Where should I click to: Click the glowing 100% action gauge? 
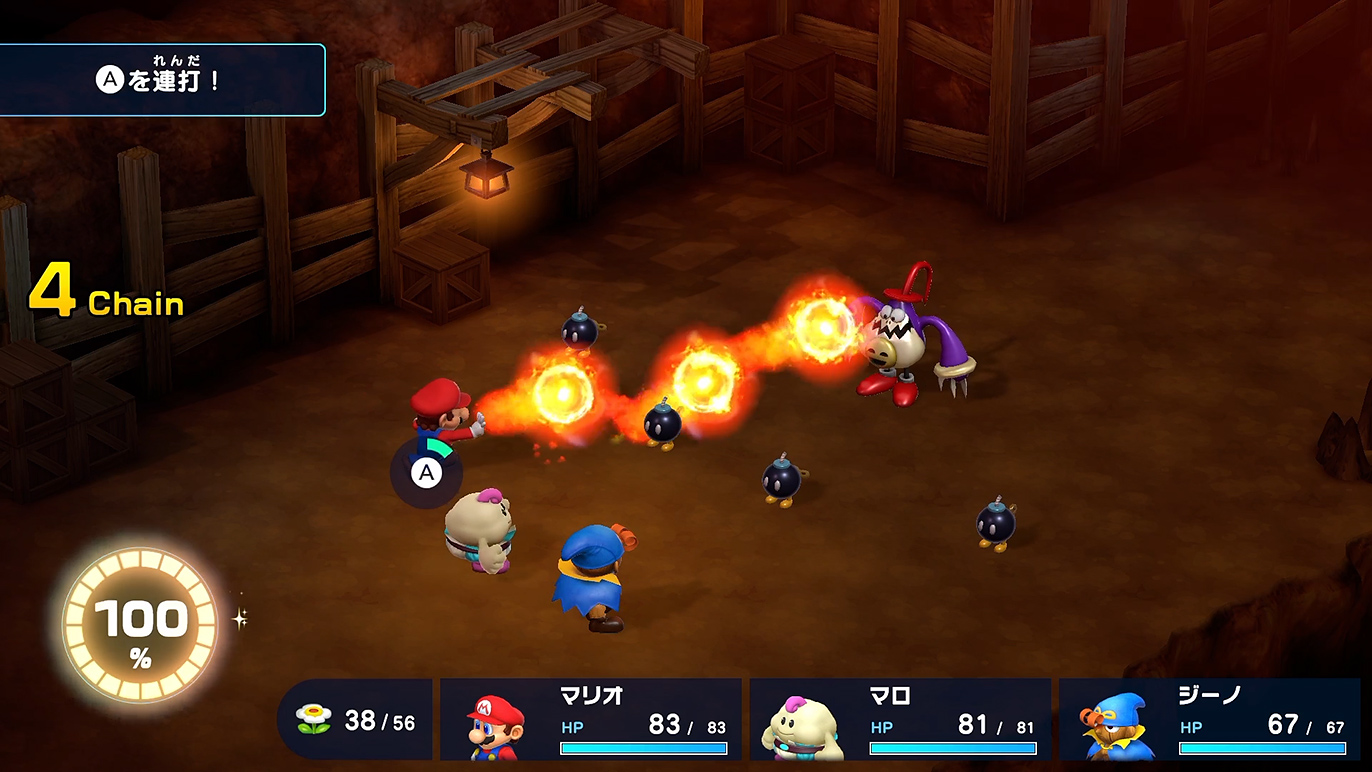pyautogui.click(x=140, y=625)
